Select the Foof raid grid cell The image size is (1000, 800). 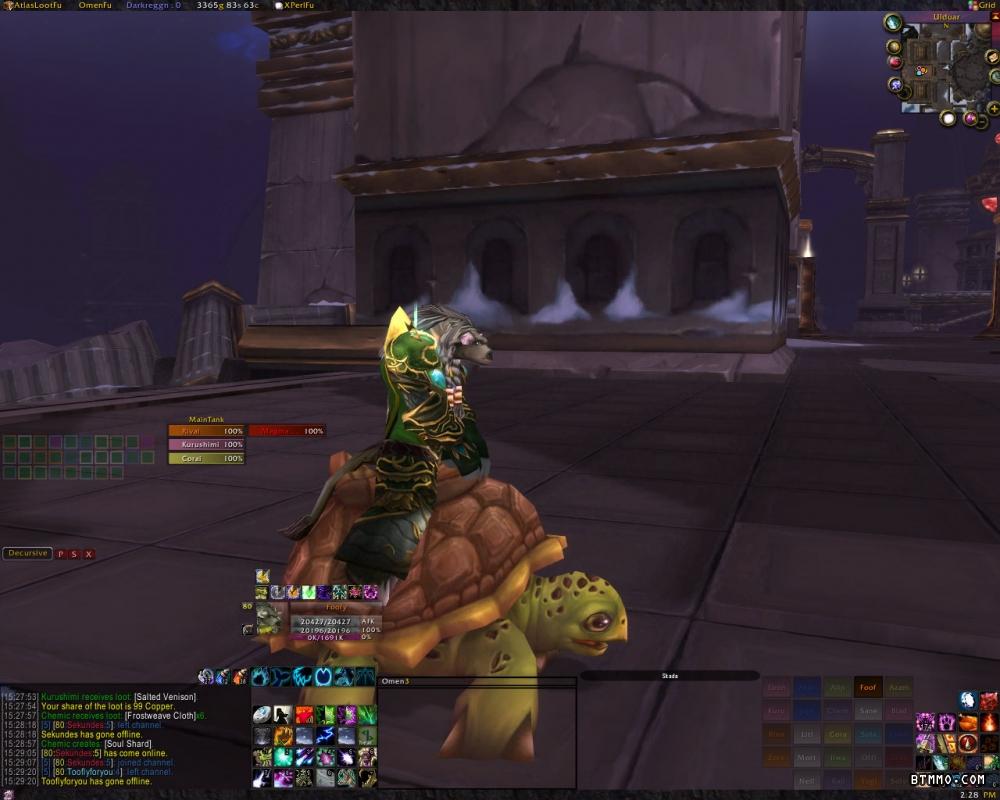(x=868, y=688)
